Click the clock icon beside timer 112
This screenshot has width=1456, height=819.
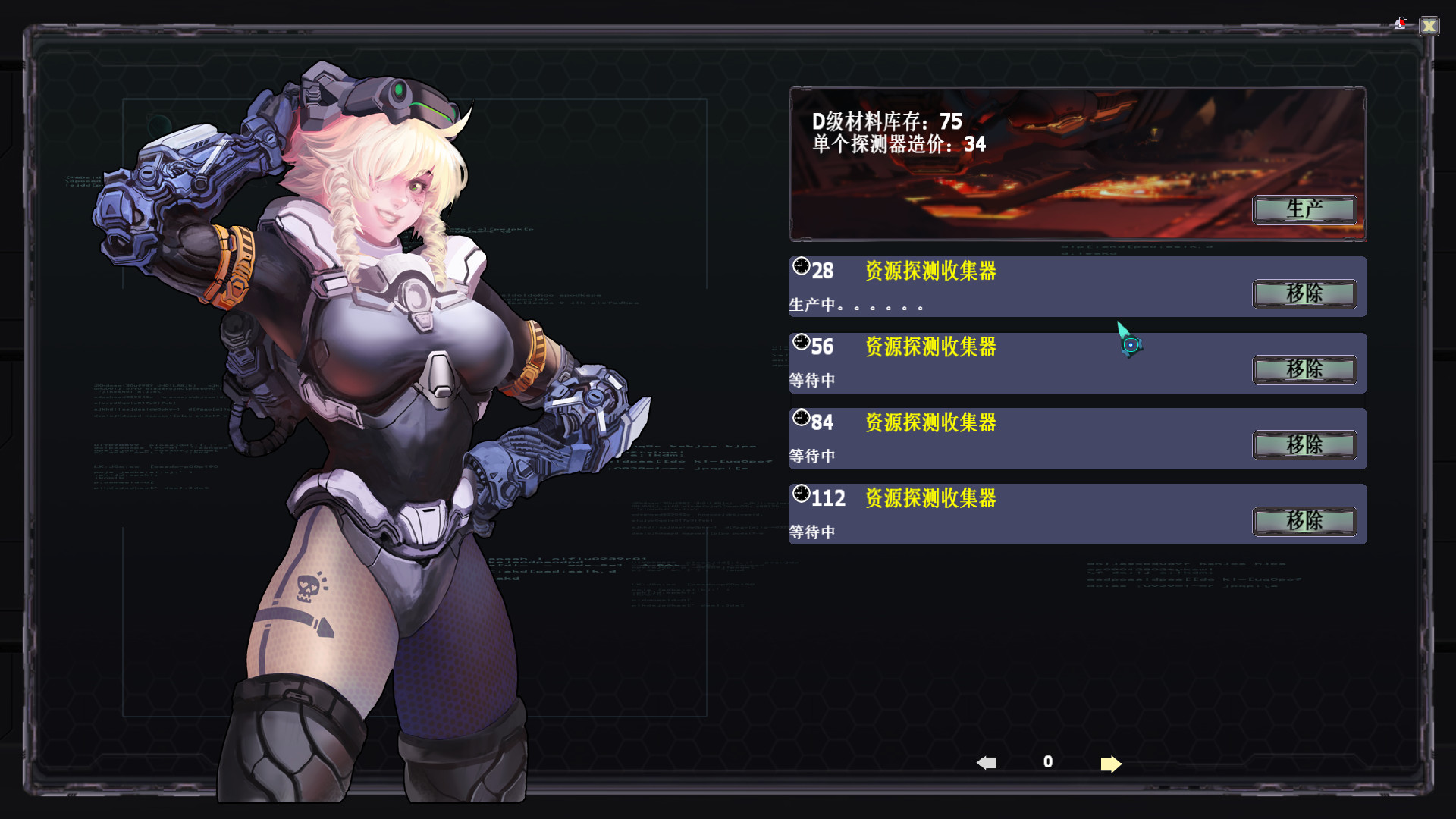pos(802,494)
